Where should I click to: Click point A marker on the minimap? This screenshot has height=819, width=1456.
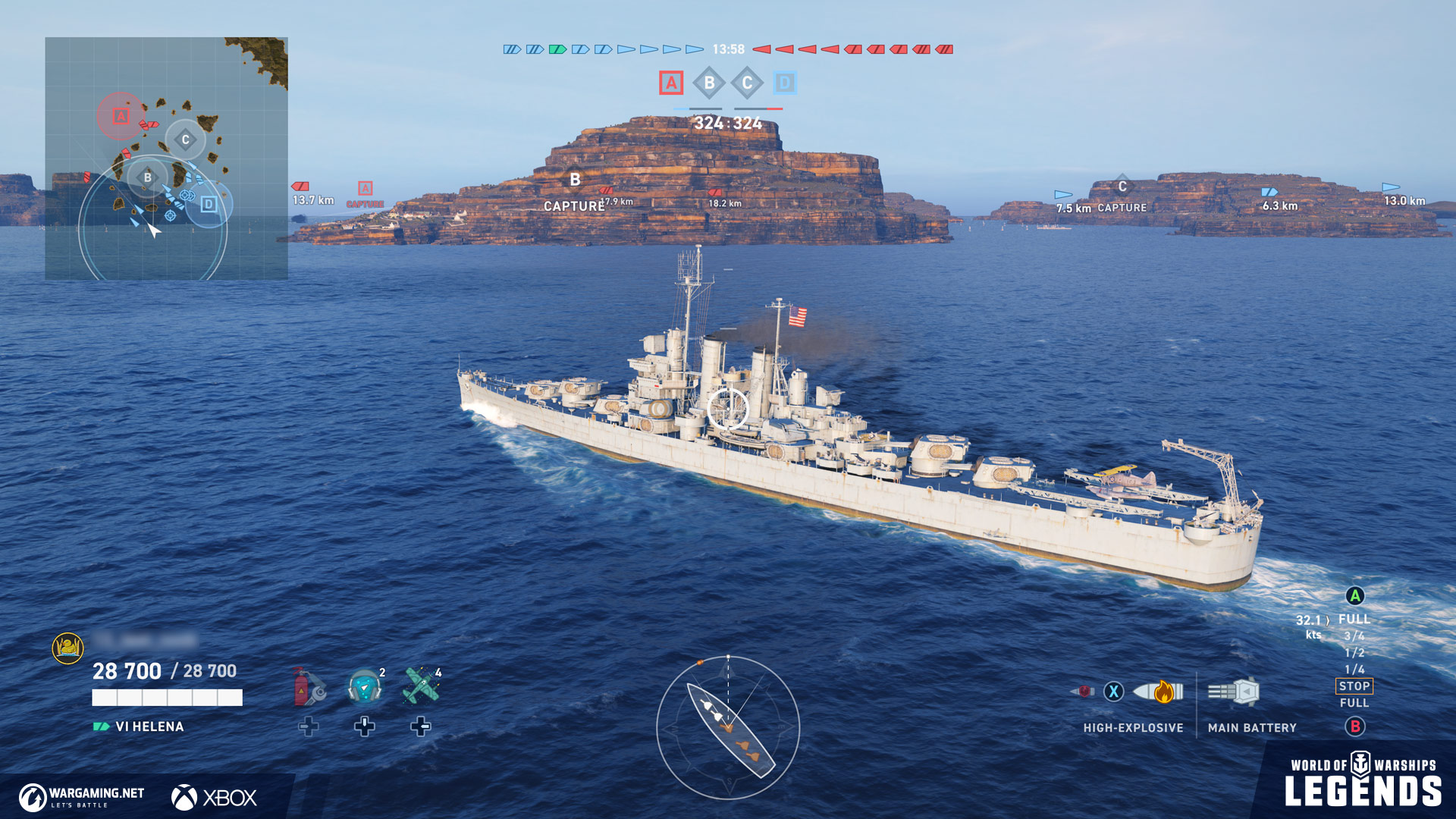coord(121,116)
